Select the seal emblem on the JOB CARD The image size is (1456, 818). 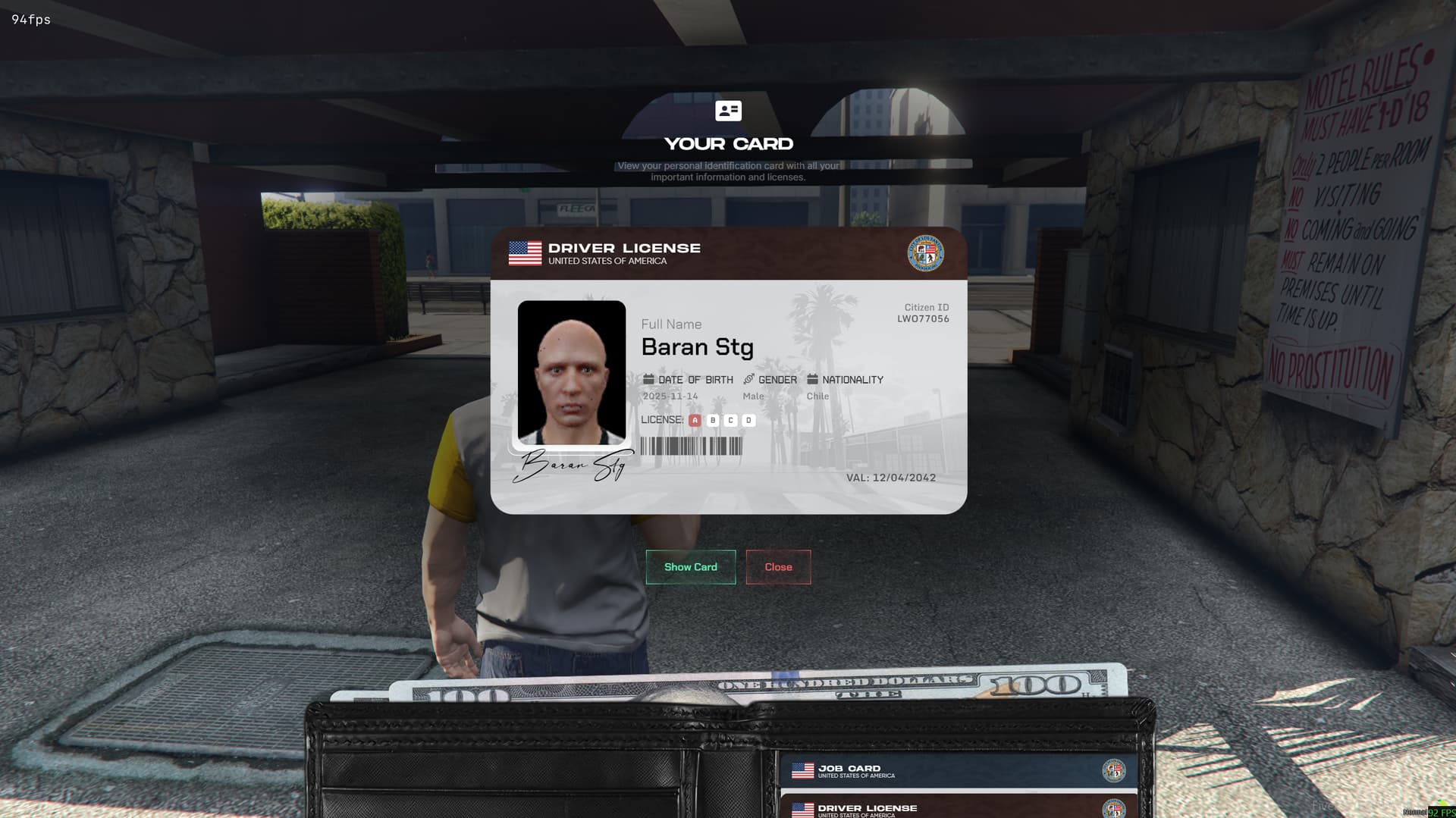coord(1113,770)
